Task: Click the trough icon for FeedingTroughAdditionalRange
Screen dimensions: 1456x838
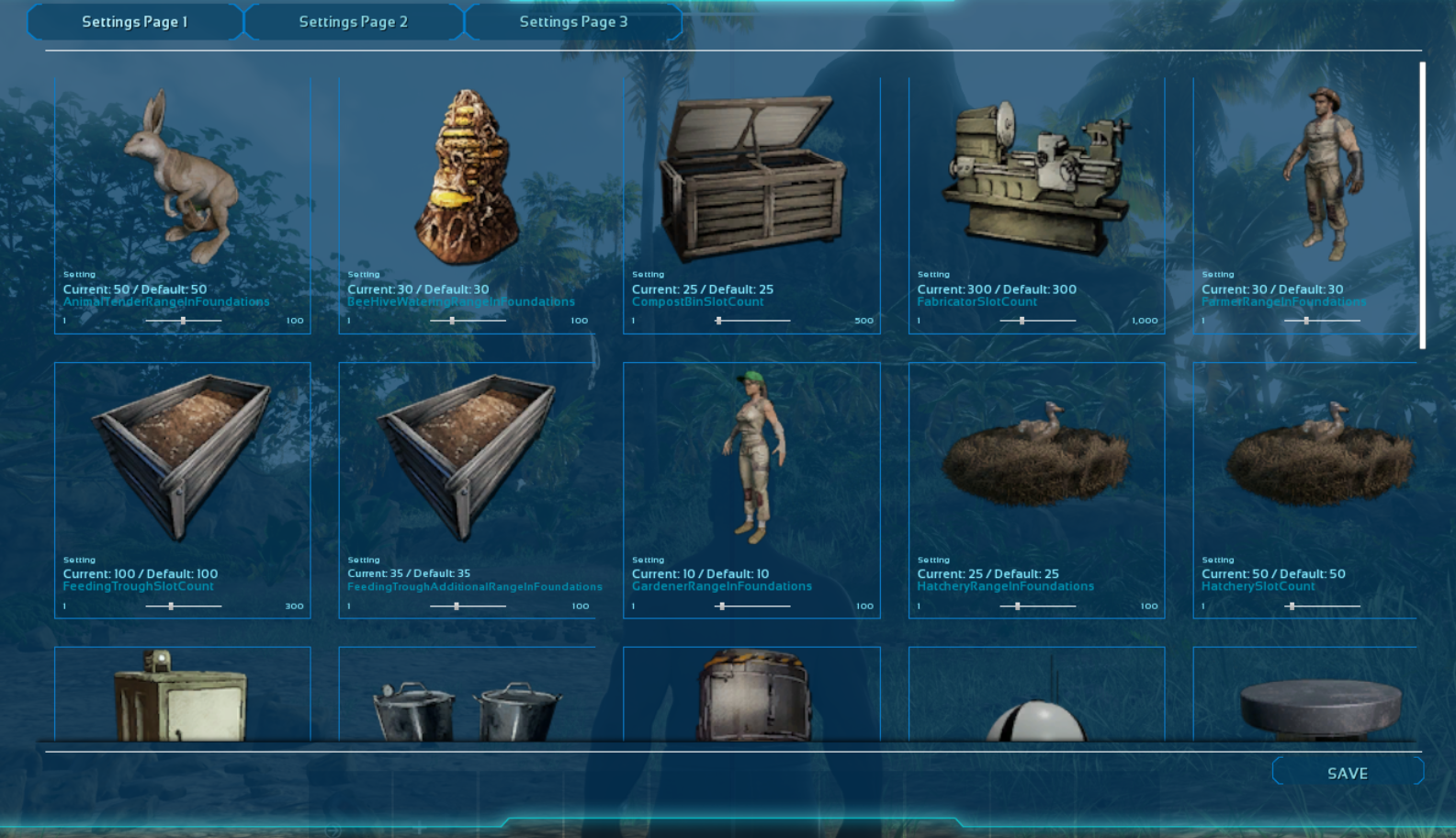Action: (464, 455)
